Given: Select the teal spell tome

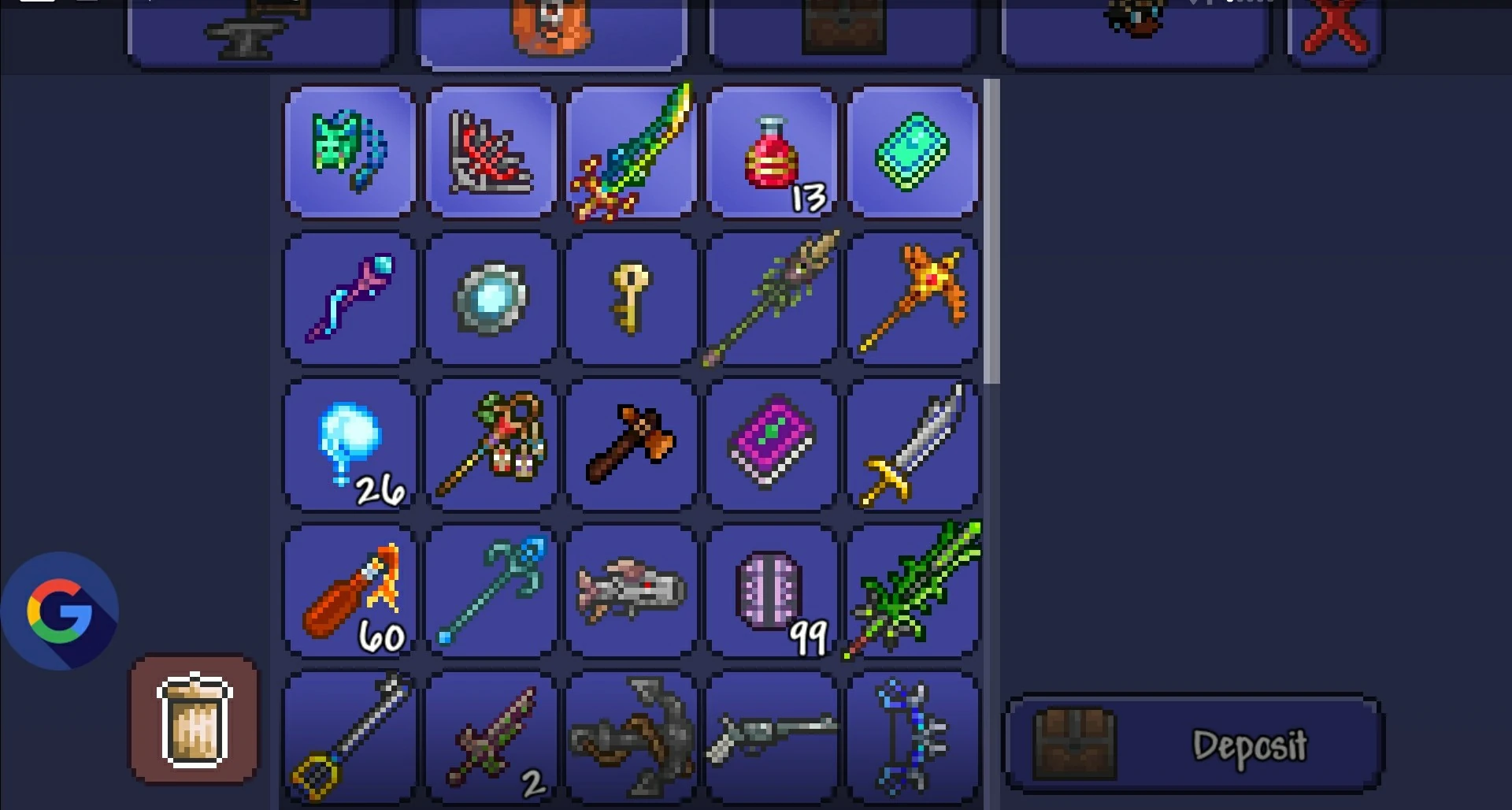Looking at the screenshot, I should tap(913, 151).
